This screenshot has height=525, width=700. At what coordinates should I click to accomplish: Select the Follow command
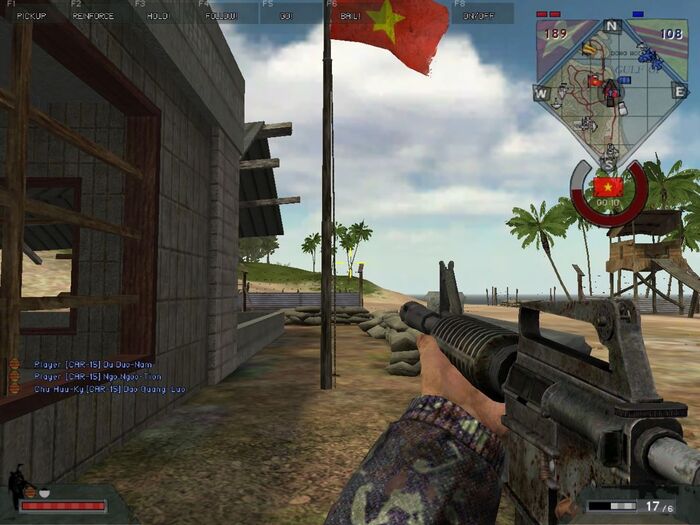pos(221,15)
